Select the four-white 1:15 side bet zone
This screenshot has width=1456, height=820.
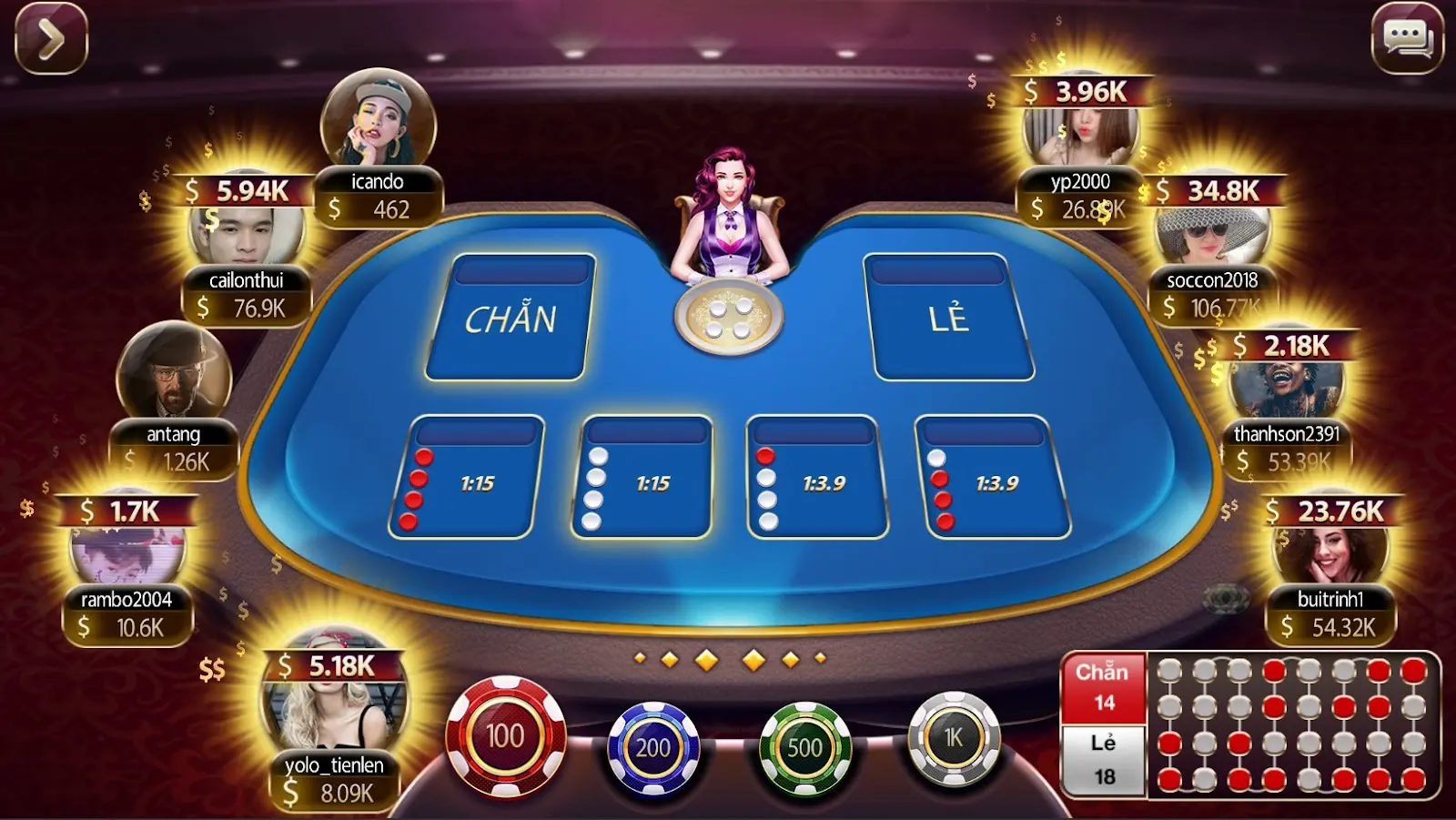[x=644, y=478]
